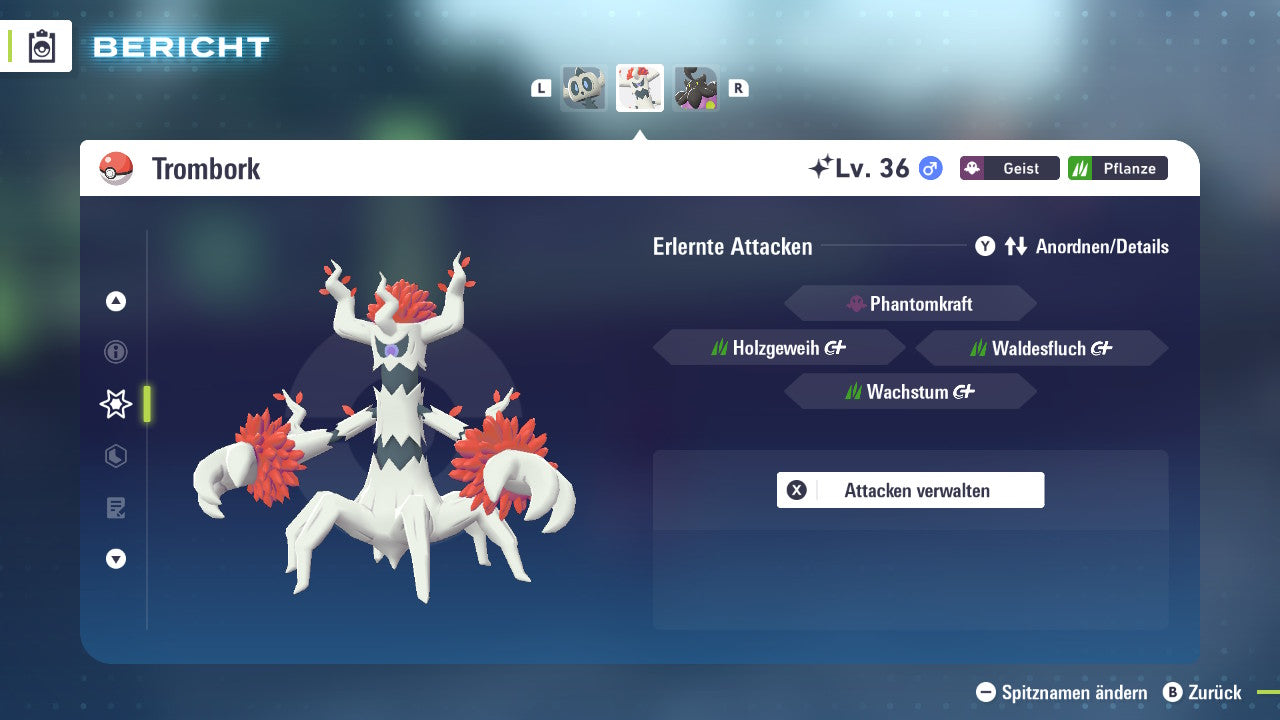Select the Pflanze type badge
This screenshot has width=1280, height=720.
click(1117, 168)
